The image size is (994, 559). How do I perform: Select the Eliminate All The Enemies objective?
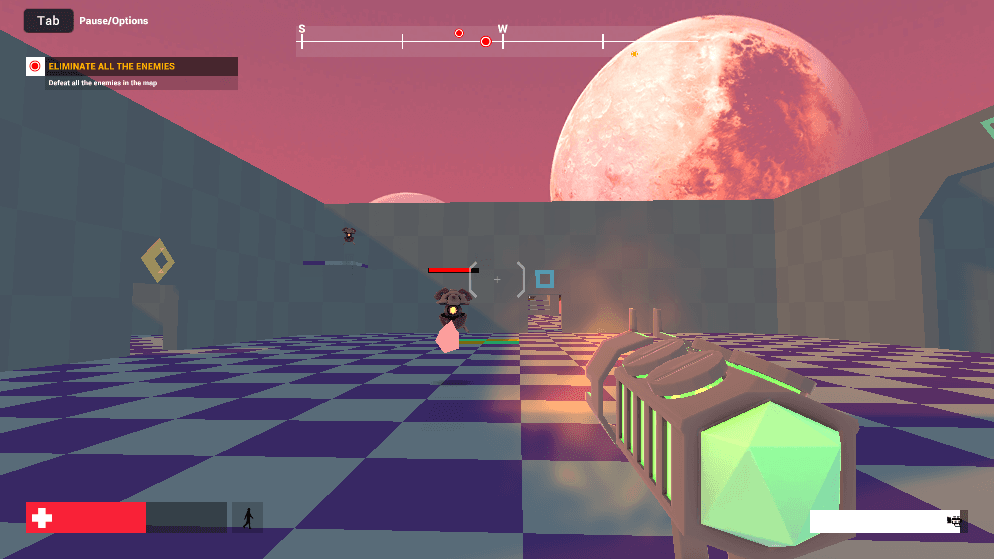(x=111, y=67)
